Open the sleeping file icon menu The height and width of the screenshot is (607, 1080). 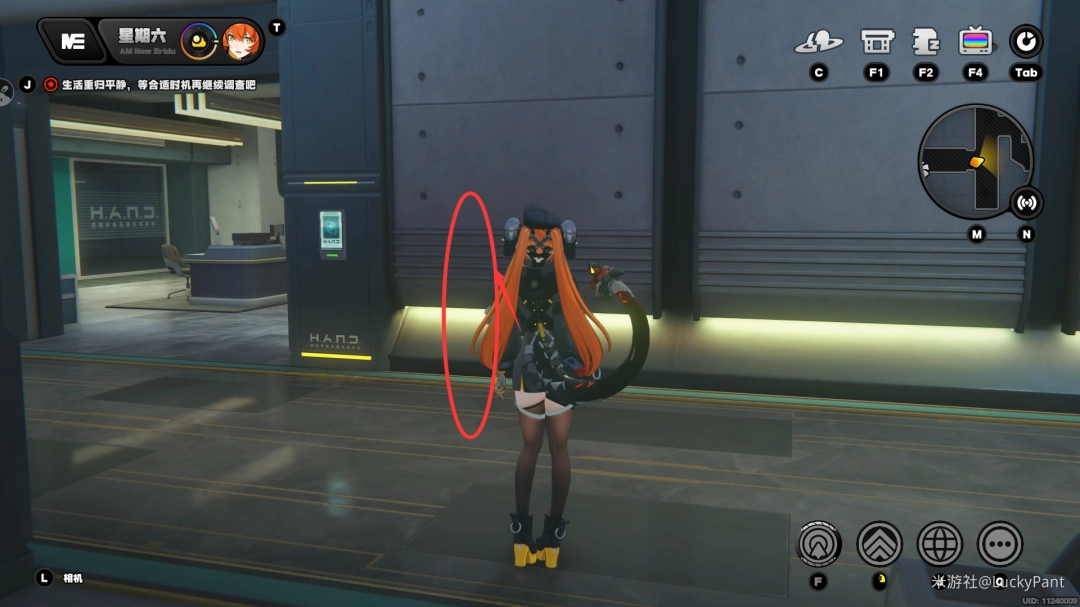coord(925,42)
